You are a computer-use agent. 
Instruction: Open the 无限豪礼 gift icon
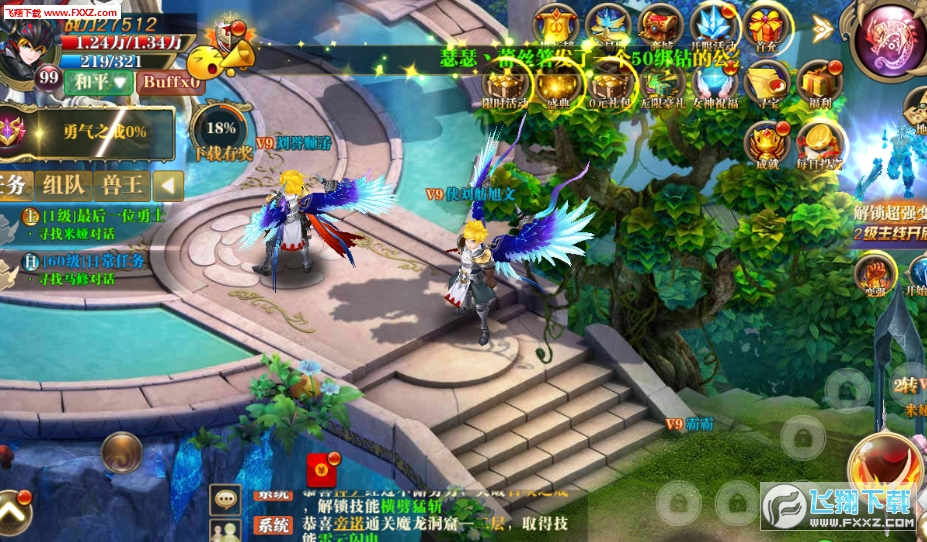(663, 84)
